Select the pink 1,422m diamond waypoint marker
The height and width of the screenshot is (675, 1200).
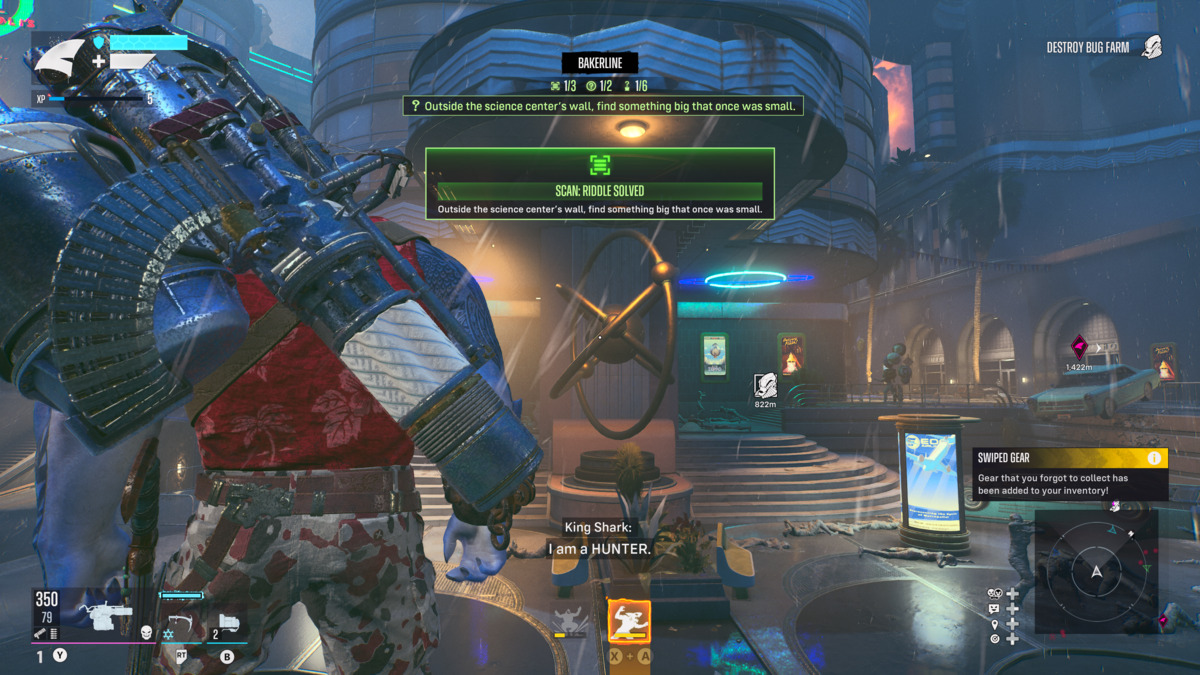[1079, 348]
